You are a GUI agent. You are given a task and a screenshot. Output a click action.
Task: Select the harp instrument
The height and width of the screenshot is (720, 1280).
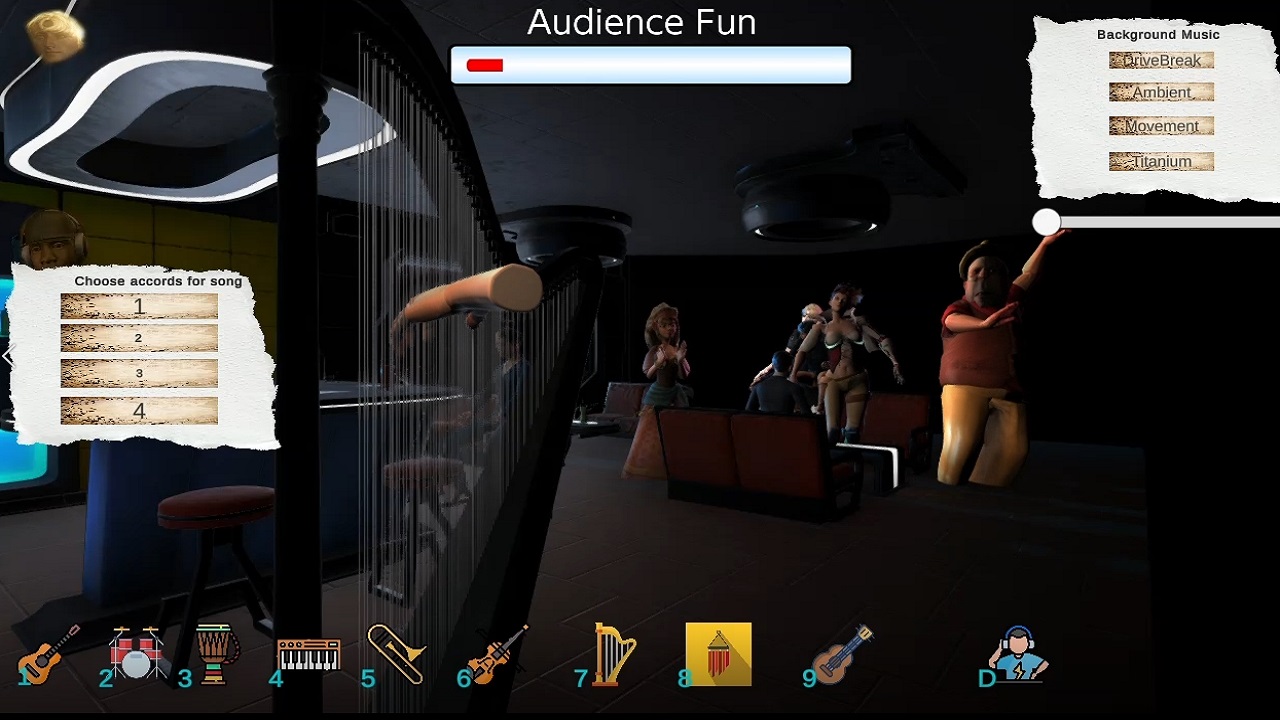tap(612, 655)
